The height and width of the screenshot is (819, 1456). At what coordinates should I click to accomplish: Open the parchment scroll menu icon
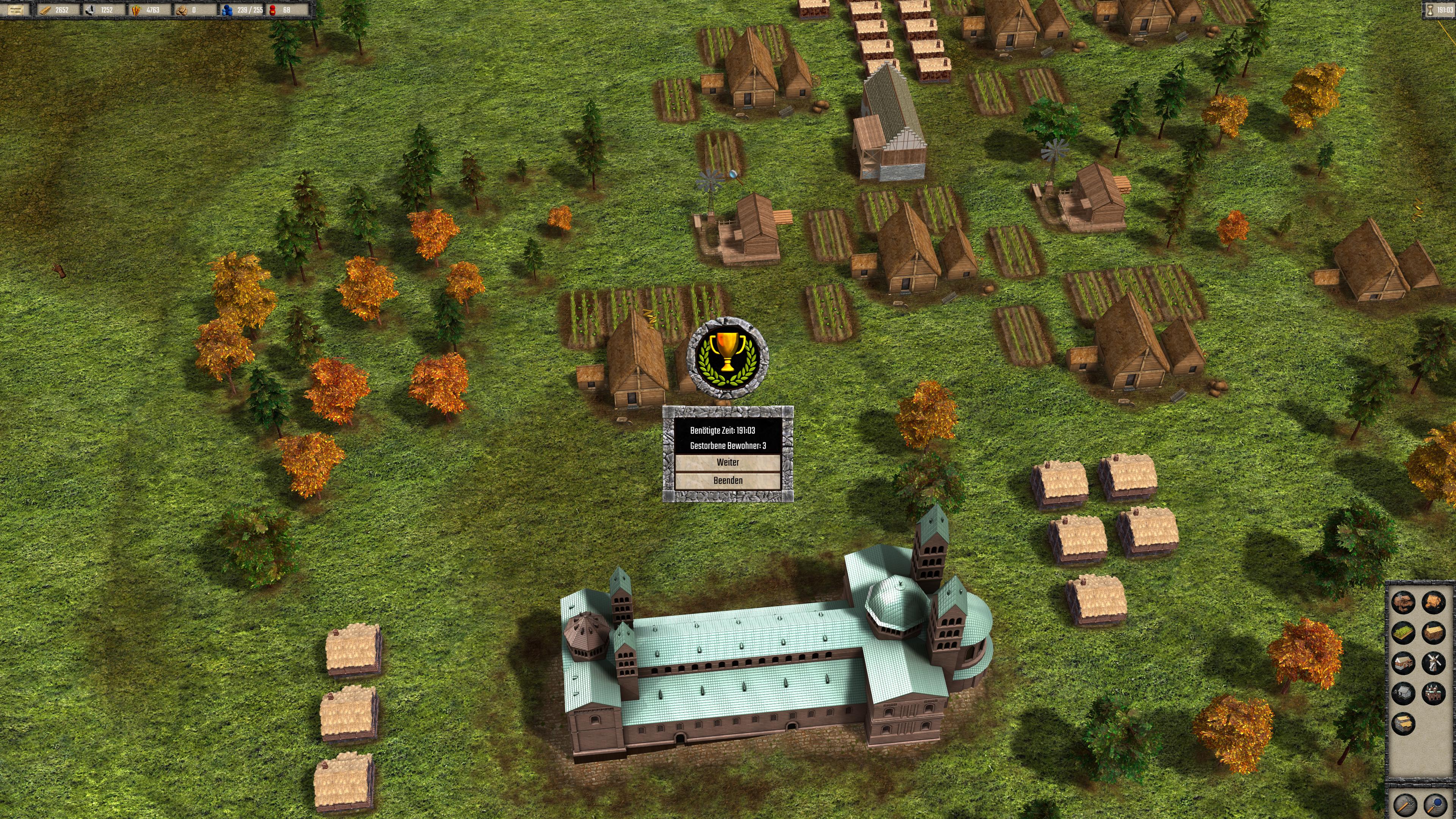pos(15,9)
